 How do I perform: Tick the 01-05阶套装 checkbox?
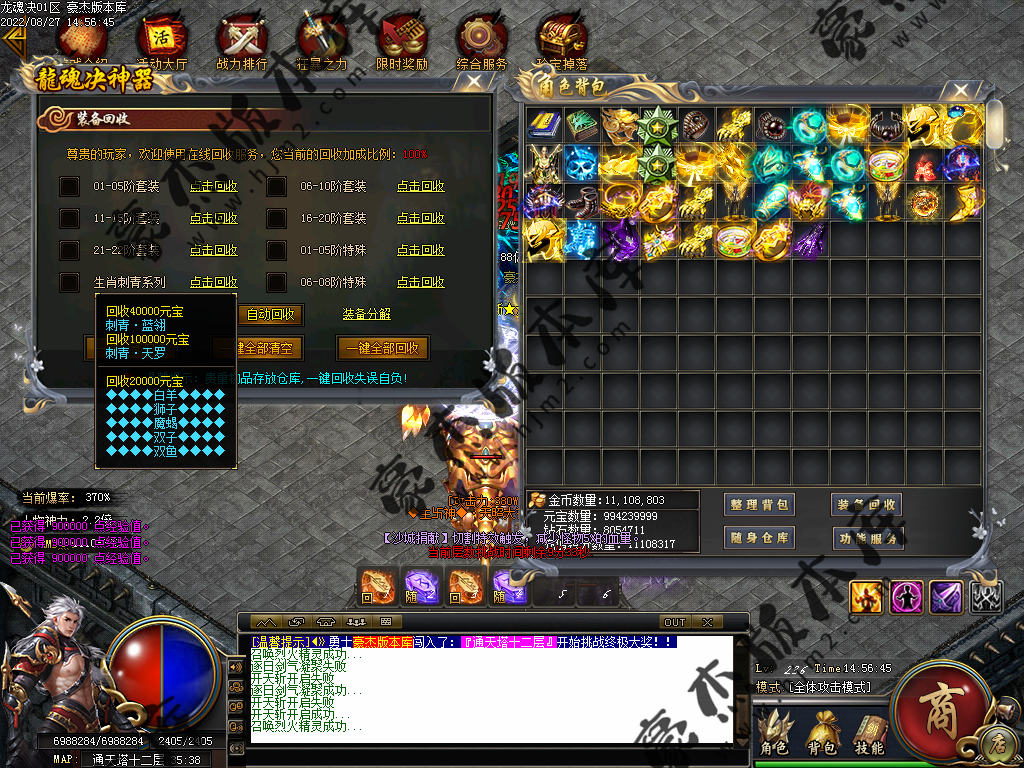click(69, 187)
